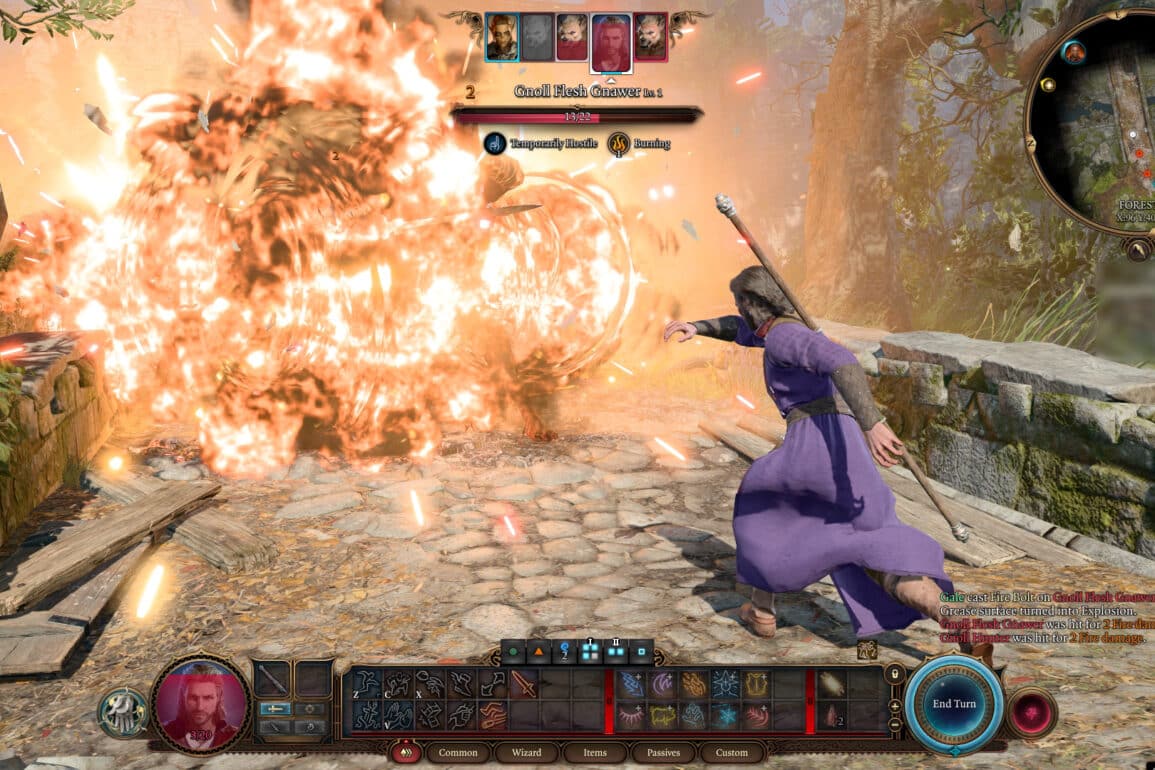Select the Passives tab

click(x=662, y=752)
